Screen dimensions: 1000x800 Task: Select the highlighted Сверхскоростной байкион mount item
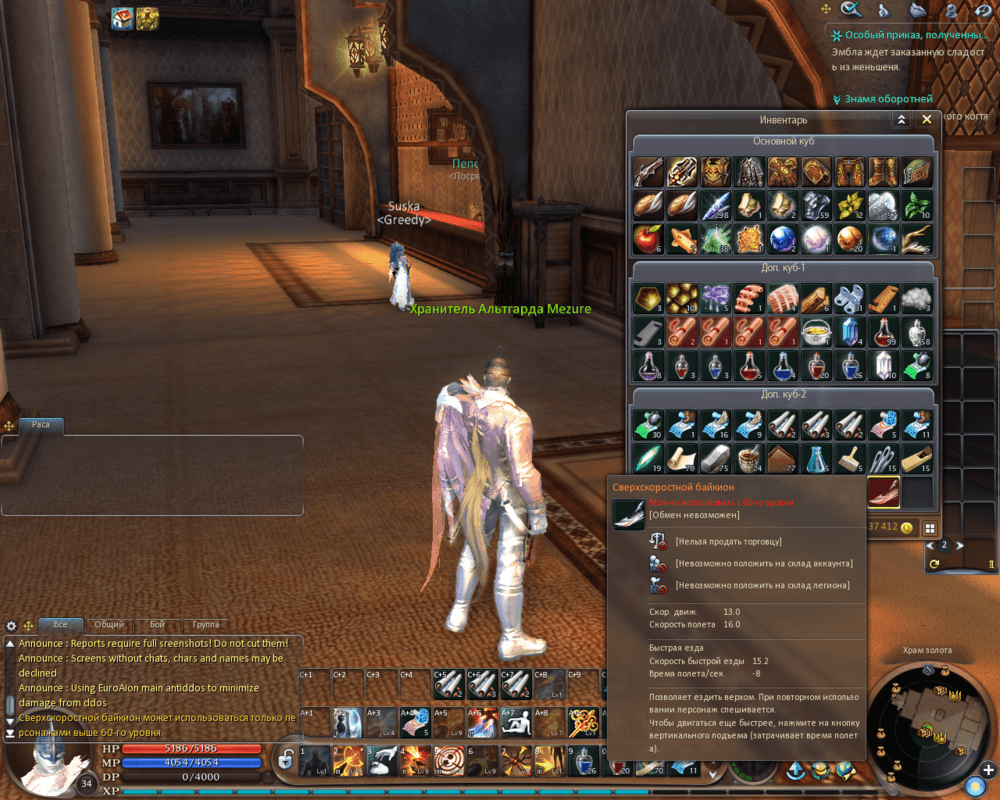884,491
